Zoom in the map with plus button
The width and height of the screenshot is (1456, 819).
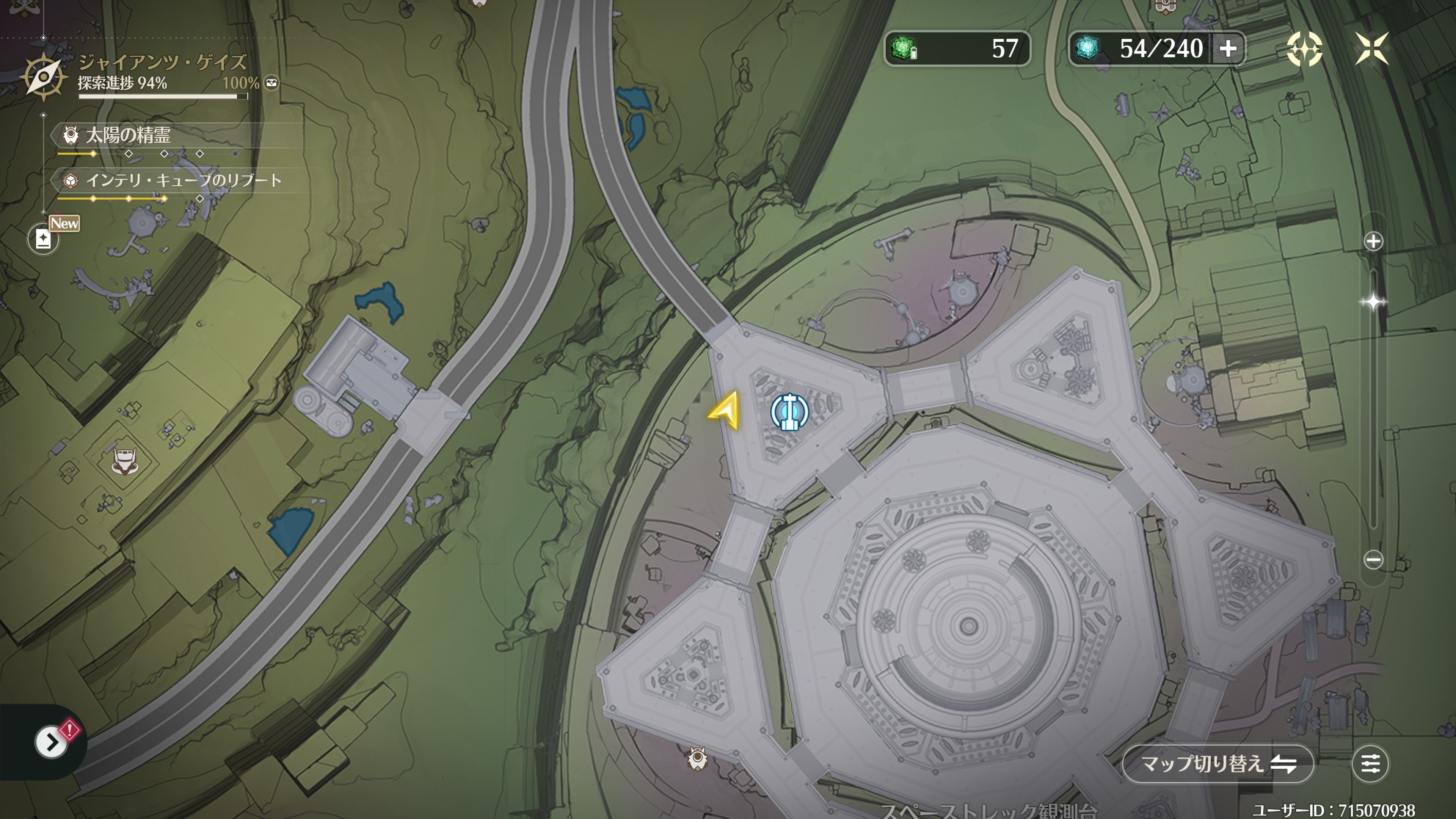click(1373, 242)
